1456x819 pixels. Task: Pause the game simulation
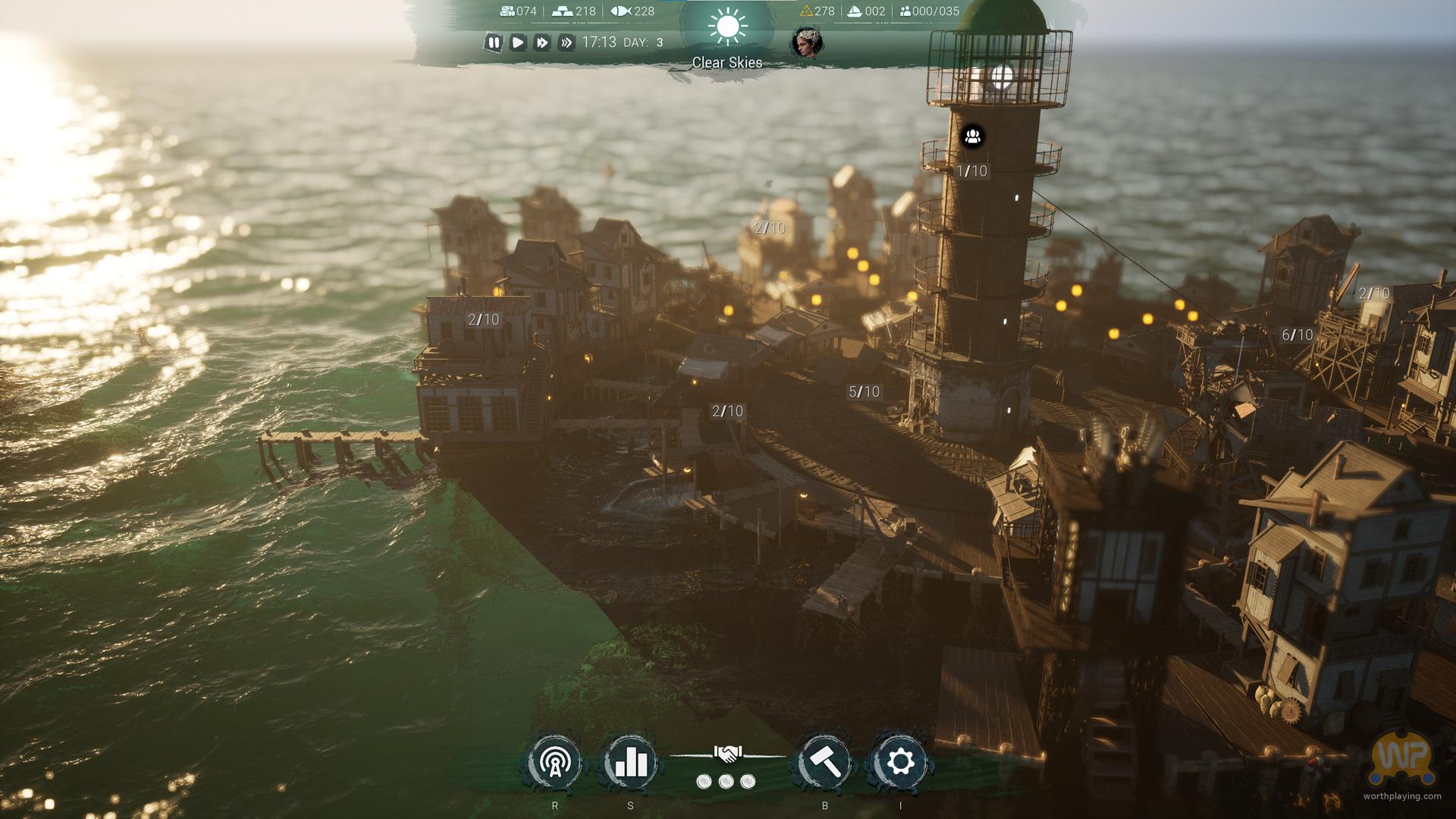pyautogui.click(x=494, y=42)
